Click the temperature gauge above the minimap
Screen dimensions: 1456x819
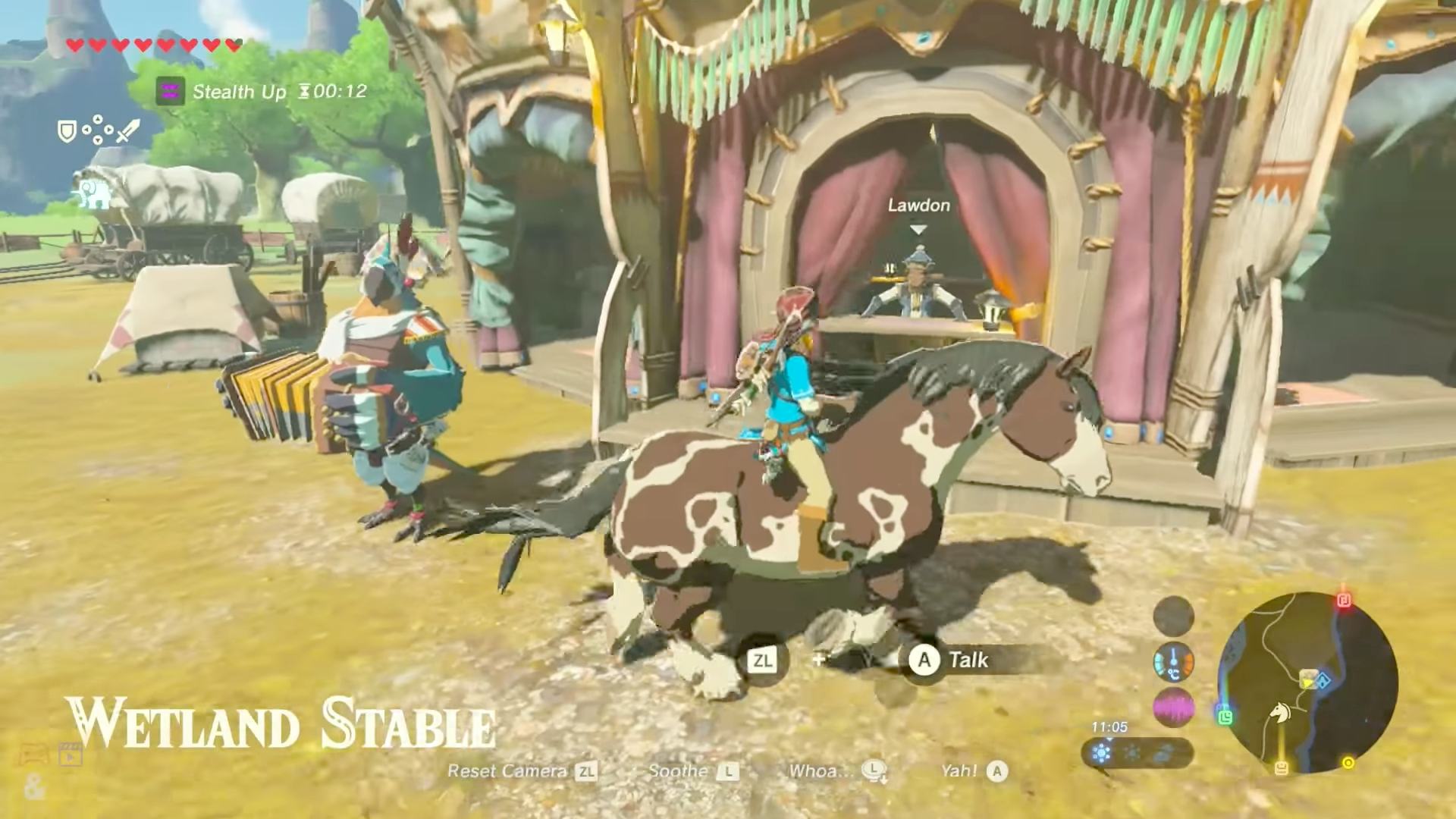point(1173,664)
